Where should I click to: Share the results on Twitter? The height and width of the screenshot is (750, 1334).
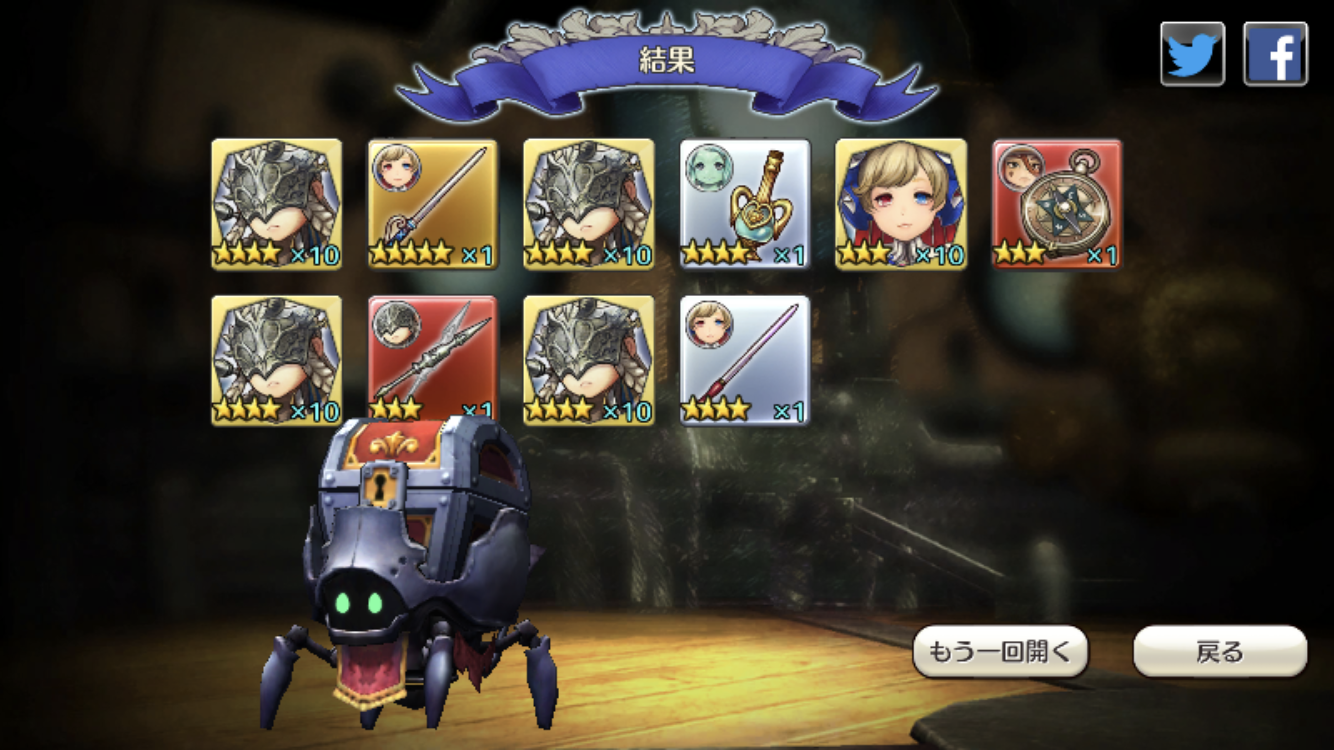click(x=1192, y=54)
